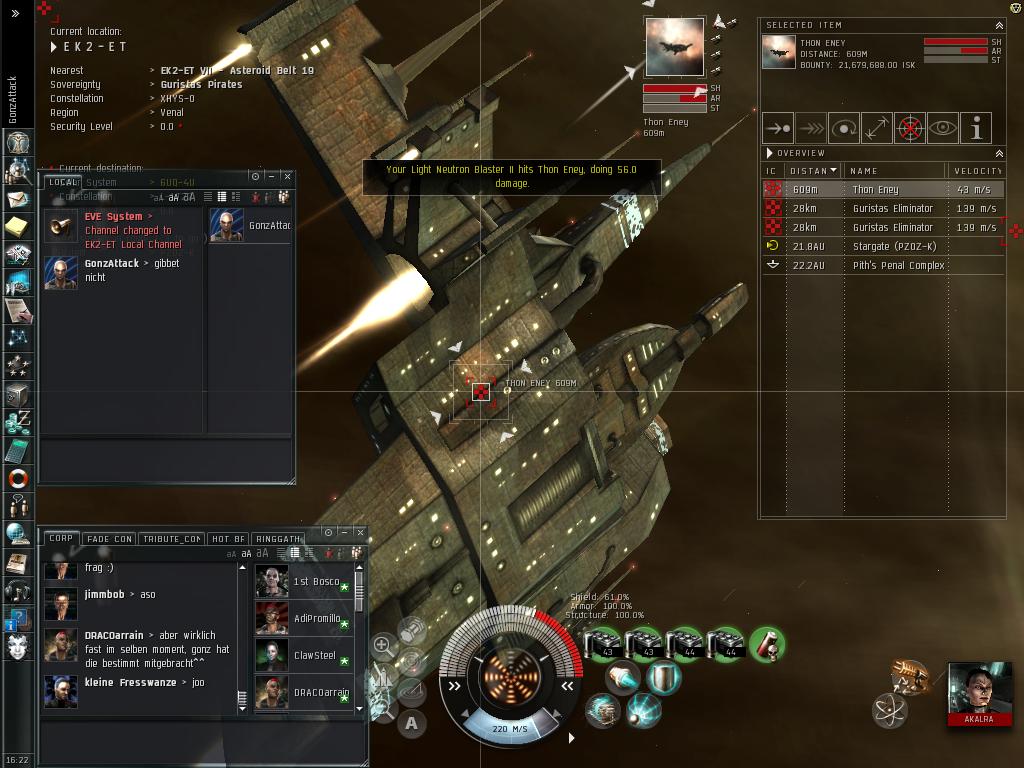
Task: Toggle the missile launcher with the skull
Action: click(765, 645)
